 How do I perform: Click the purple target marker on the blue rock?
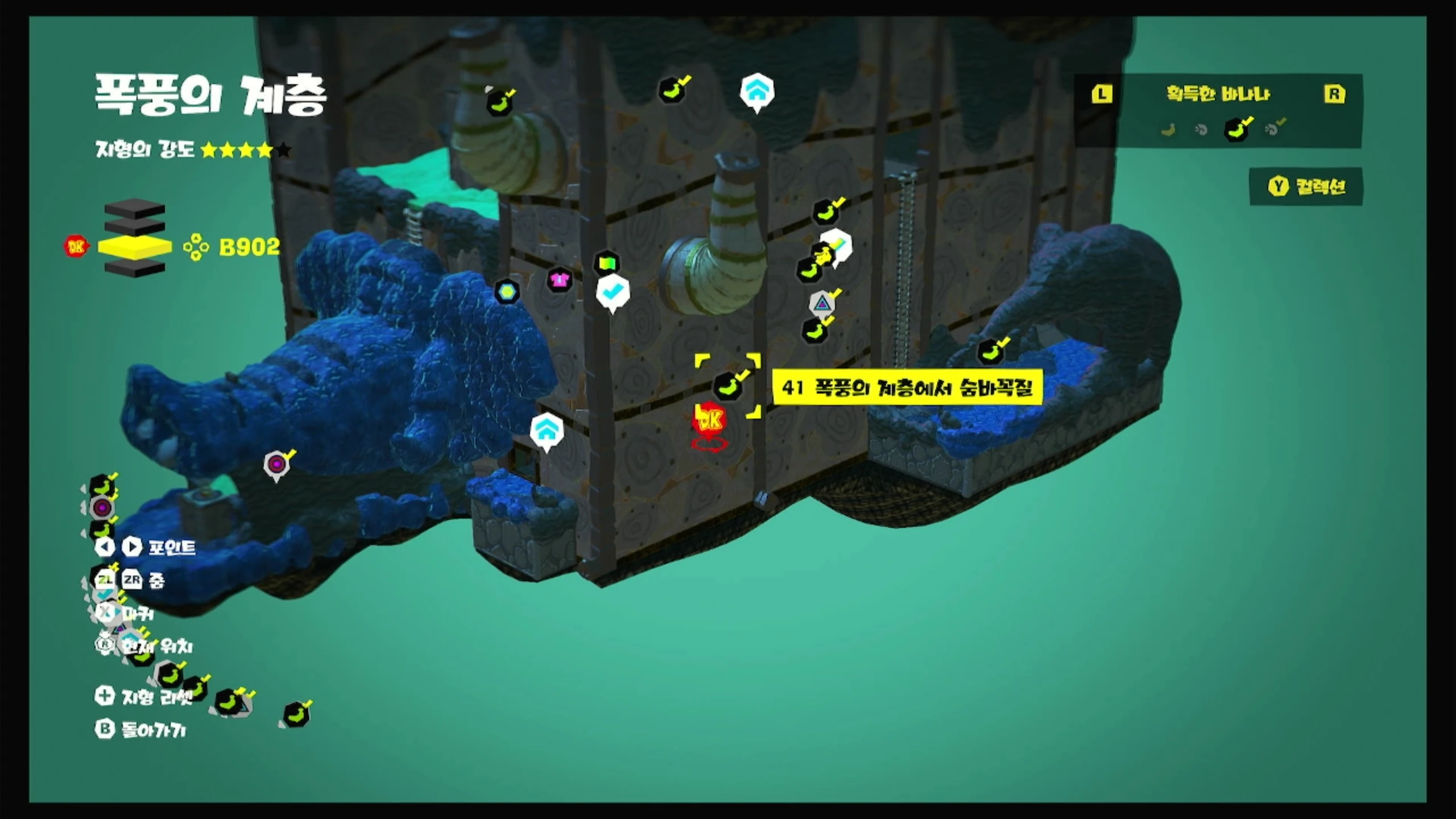(276, 465)
